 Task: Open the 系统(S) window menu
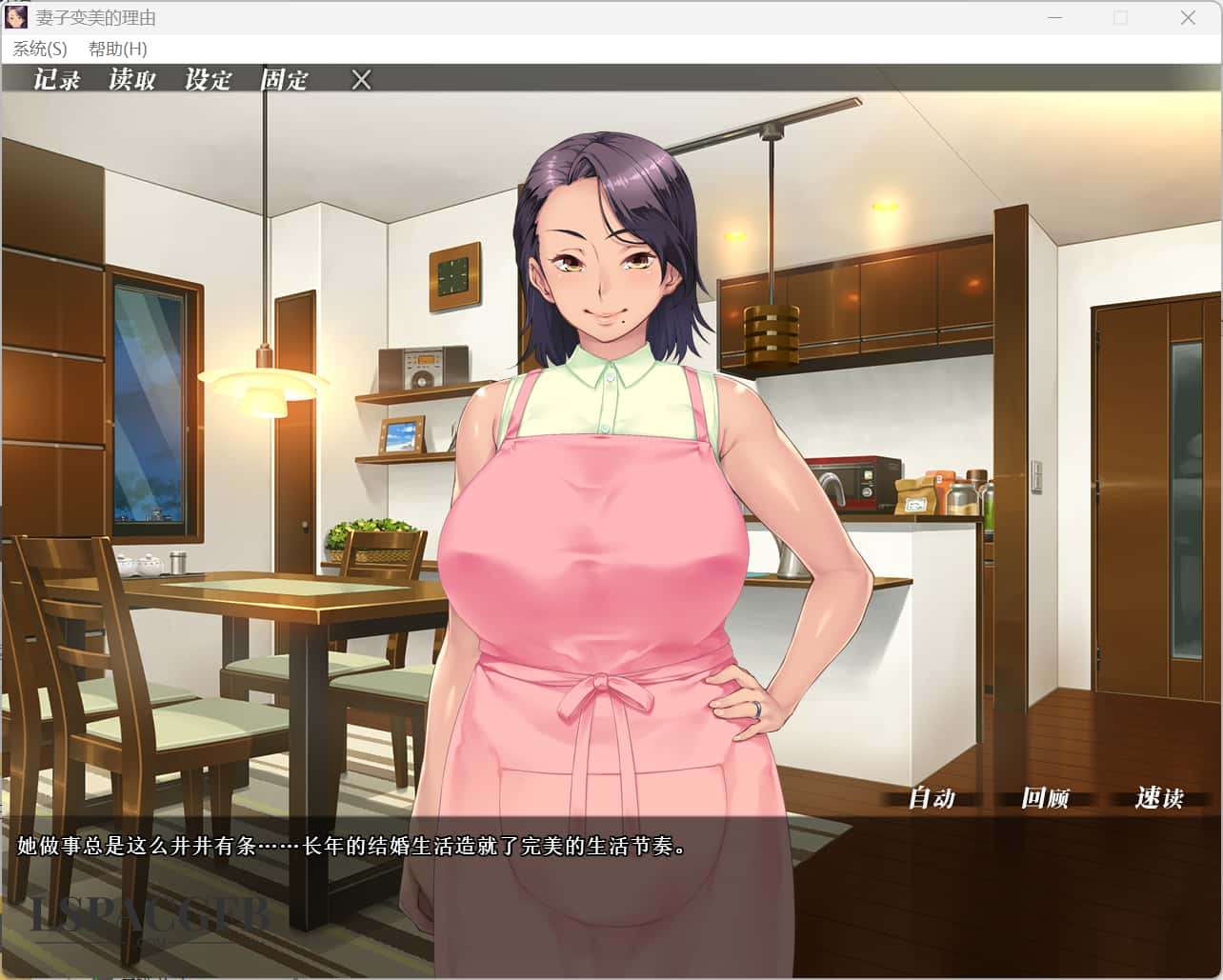pos(40,49)
